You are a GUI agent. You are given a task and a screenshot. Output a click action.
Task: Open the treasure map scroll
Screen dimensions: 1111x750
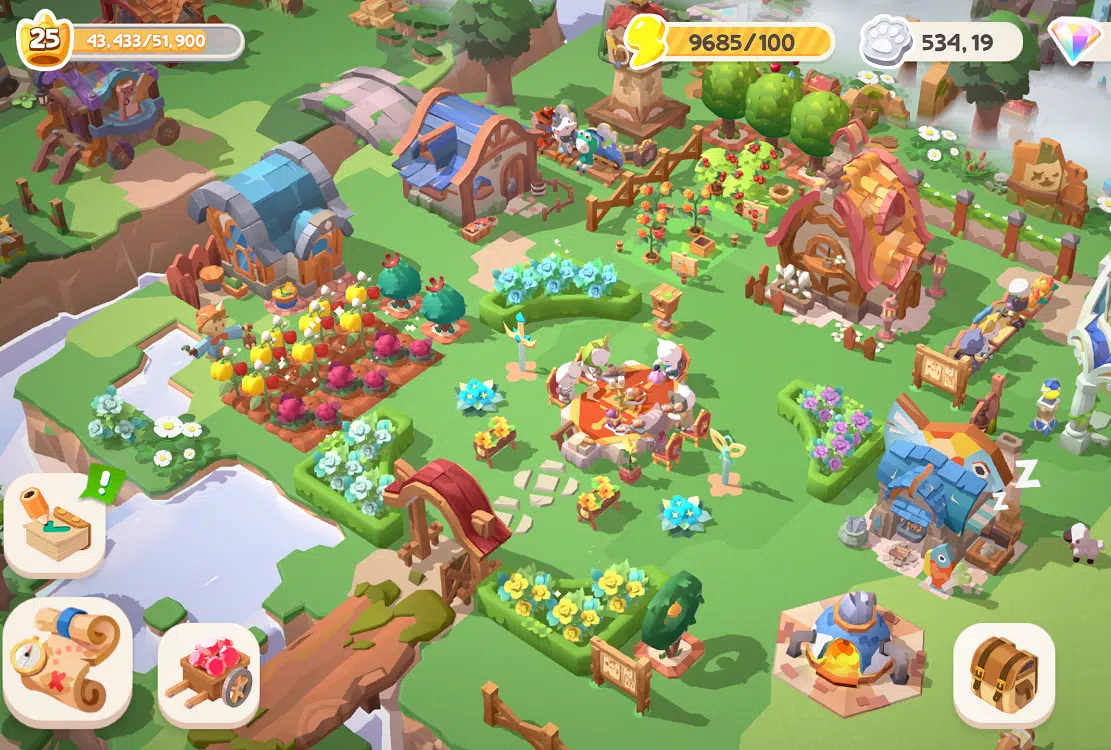68,662
